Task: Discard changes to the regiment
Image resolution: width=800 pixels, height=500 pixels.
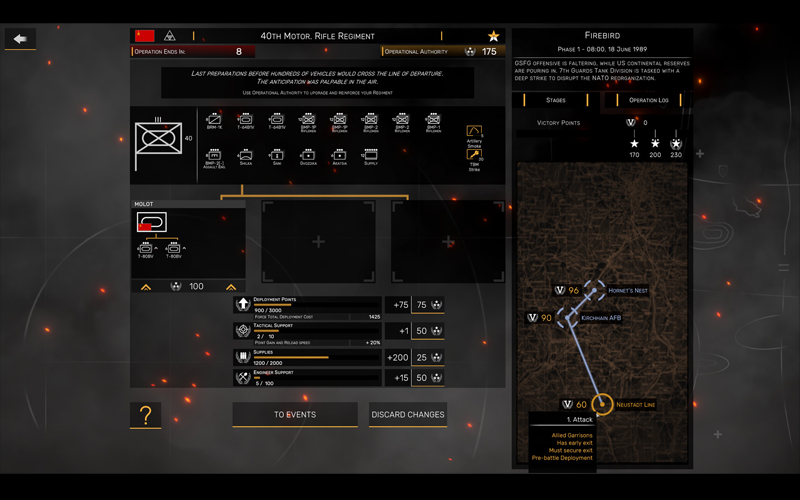Action: [x=408, y=415]
